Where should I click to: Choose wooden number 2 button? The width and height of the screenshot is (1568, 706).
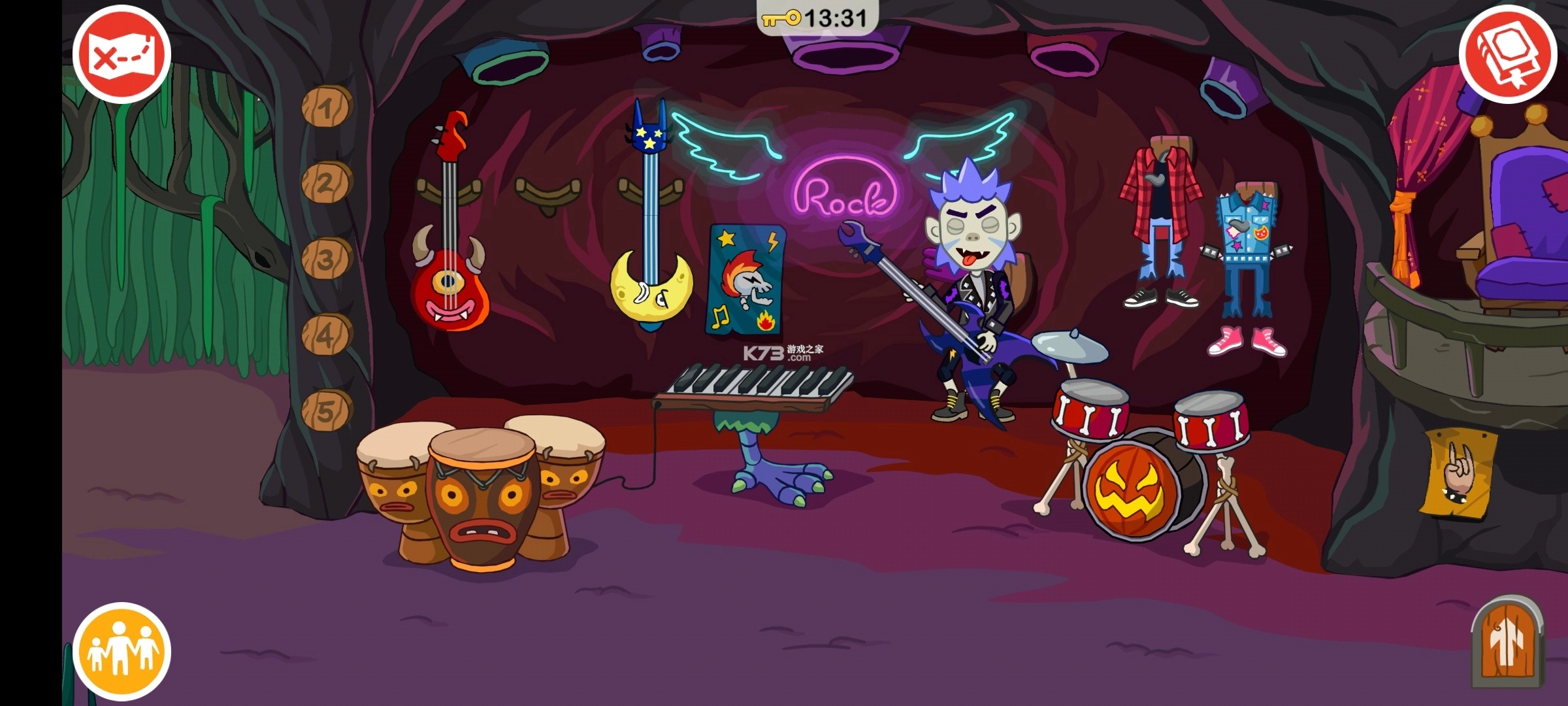[326, 183]
